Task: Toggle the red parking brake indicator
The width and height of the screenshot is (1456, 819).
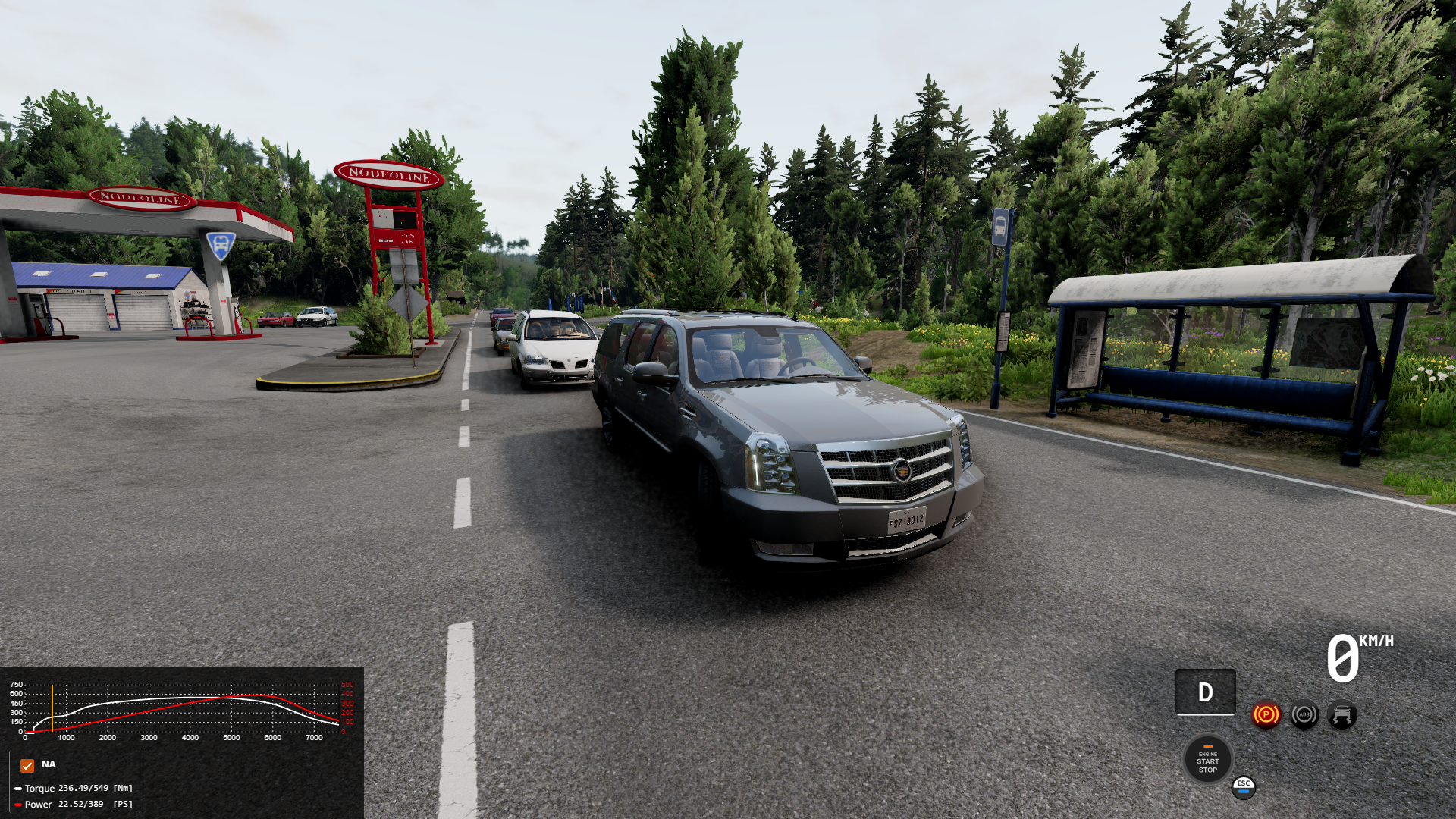Action: (x=1266, y=714)
